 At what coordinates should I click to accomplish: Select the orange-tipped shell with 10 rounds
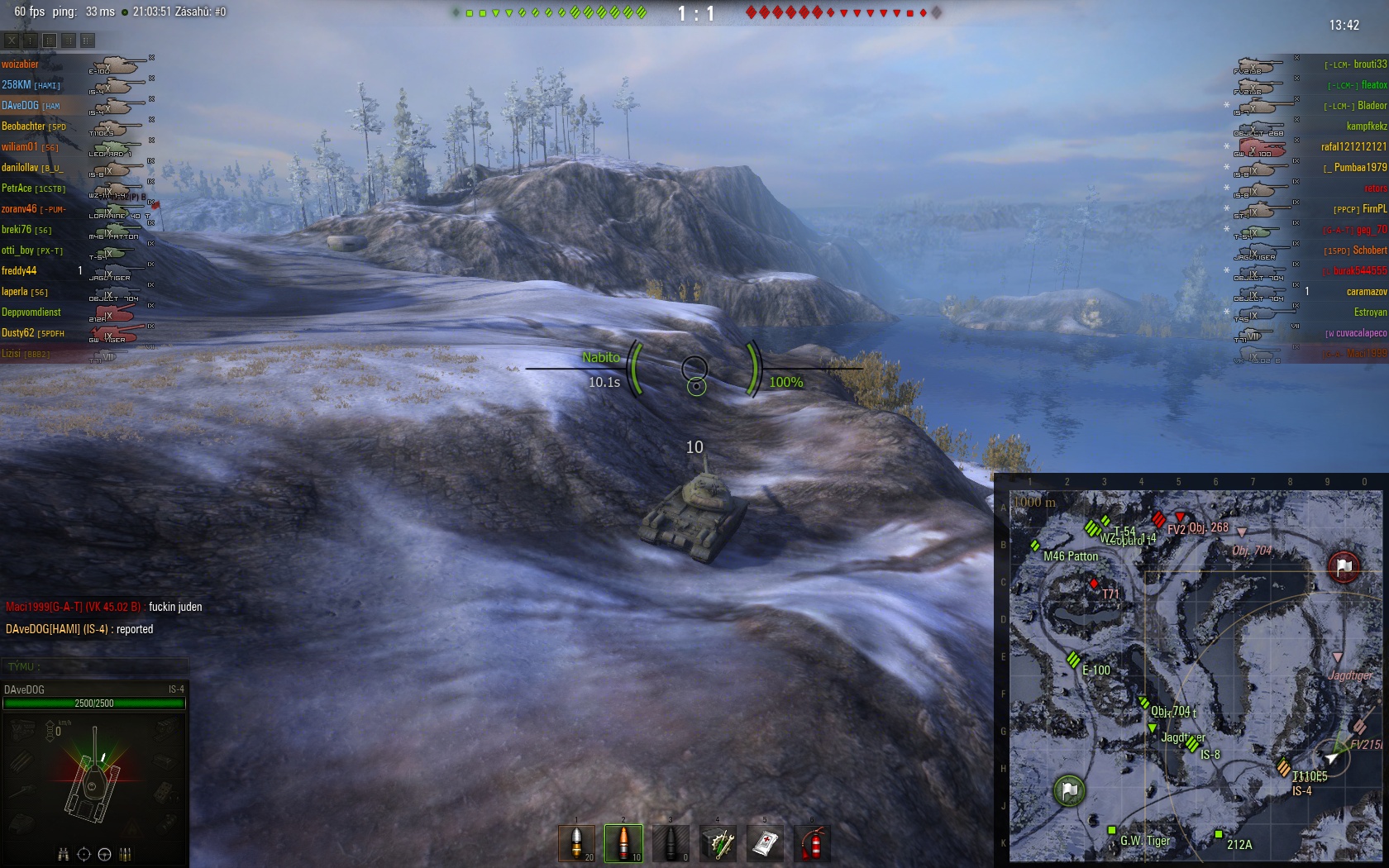pos(623,843)
